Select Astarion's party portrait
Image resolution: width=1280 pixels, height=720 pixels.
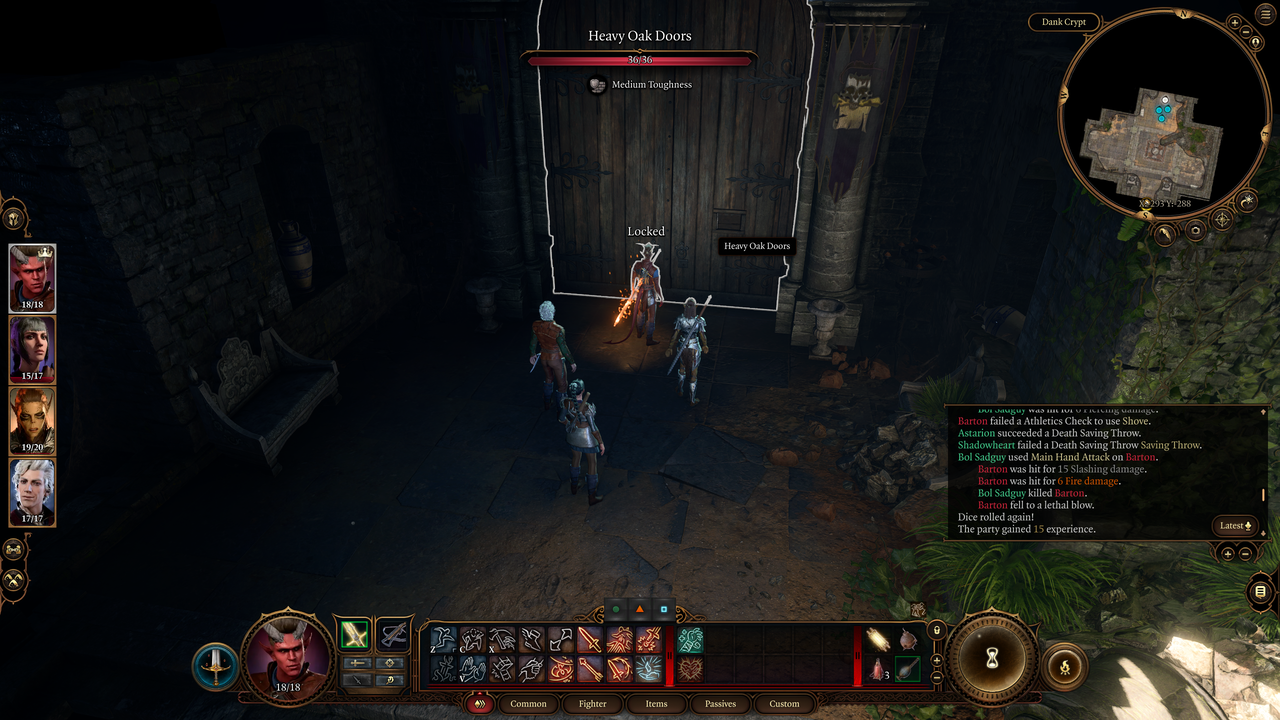click(32, 492)
